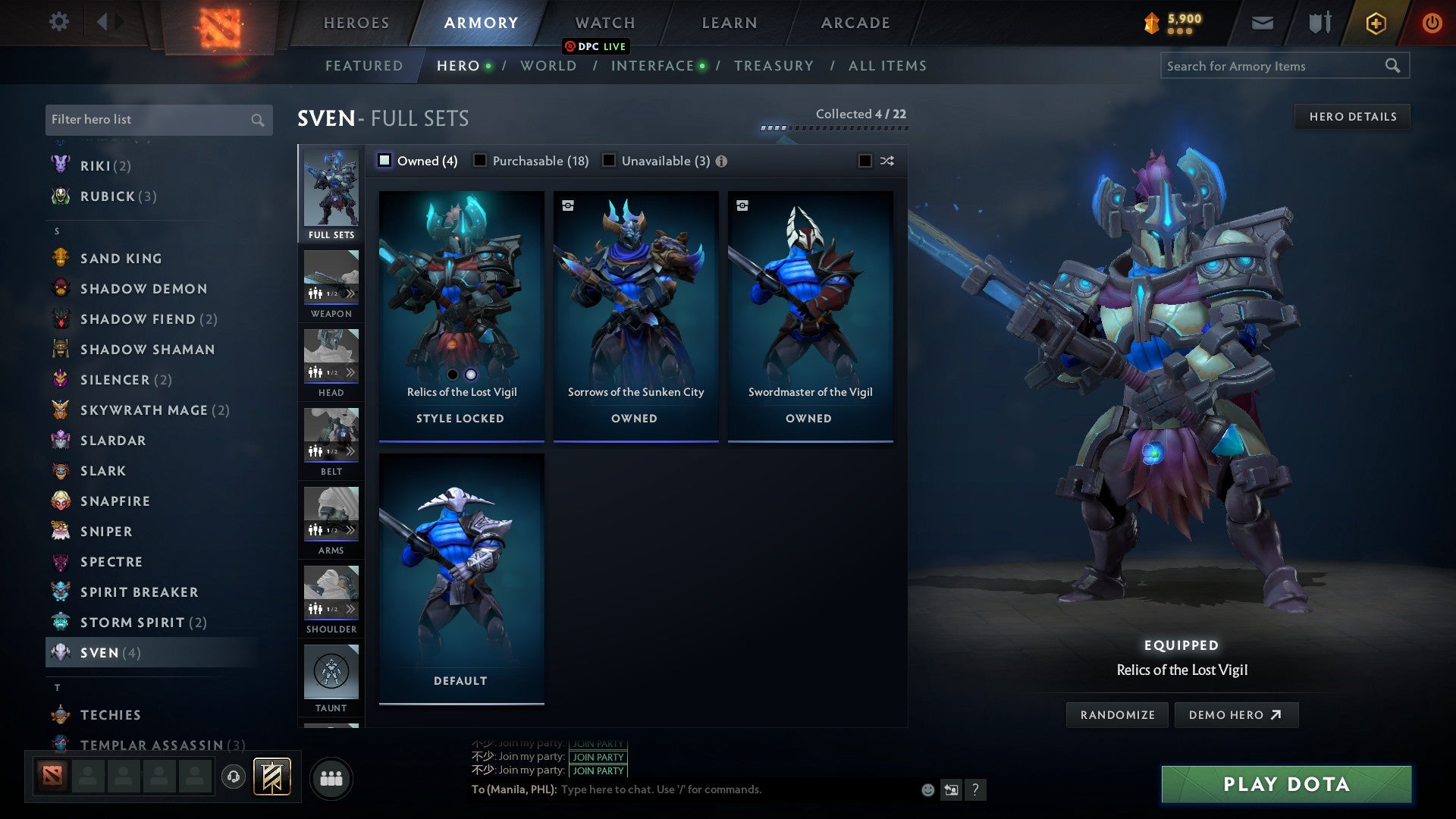The height and width of the screenshot is (819, 1456).
Task: Enable the Unavailable (3) filter
Action: (607, 161)
